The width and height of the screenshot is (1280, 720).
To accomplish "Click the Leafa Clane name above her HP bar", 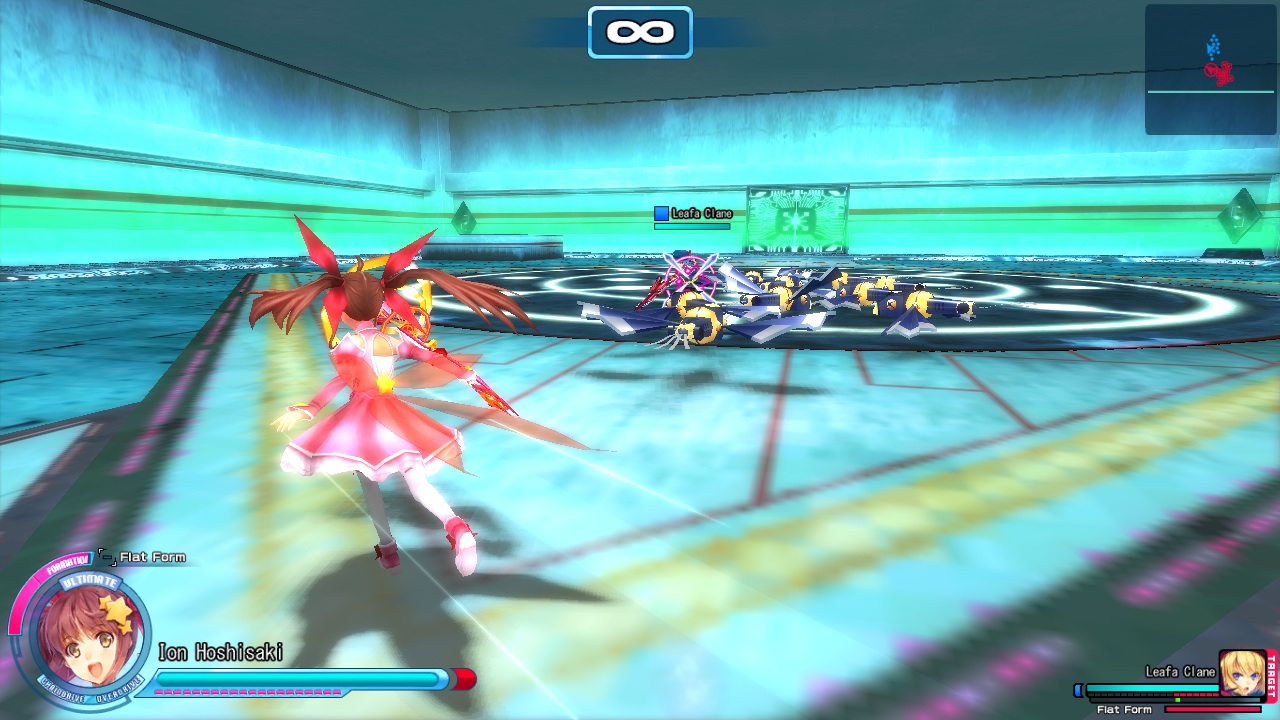I will [1180, 671].
